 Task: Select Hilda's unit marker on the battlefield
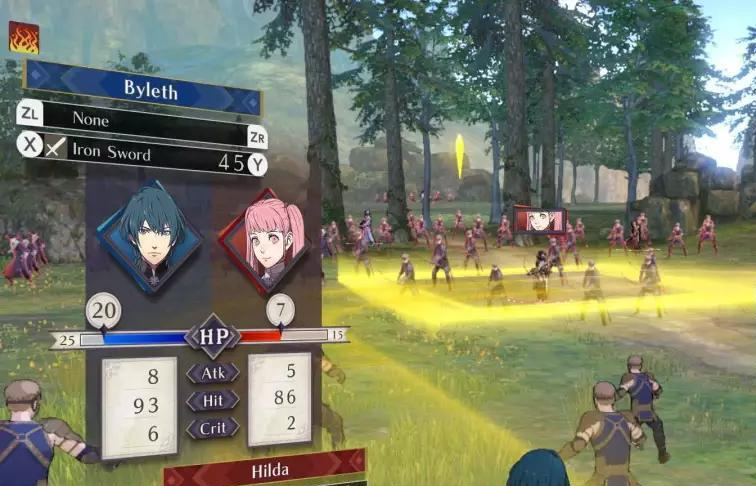click(x=540, y=220)
